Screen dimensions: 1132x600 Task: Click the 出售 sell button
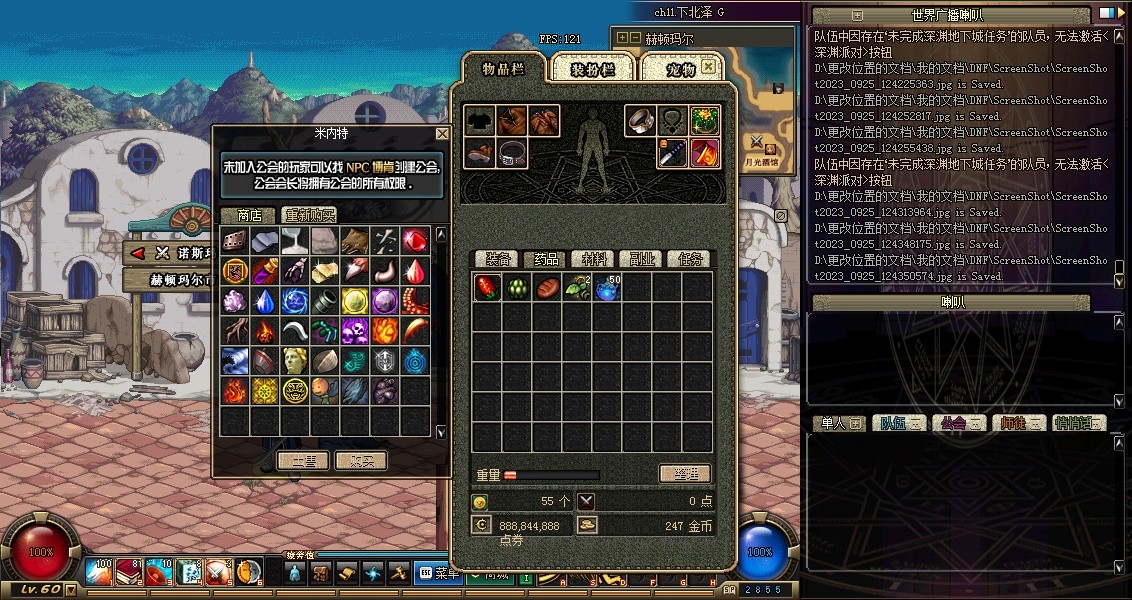pyautogui.click(x=303, y=461)
